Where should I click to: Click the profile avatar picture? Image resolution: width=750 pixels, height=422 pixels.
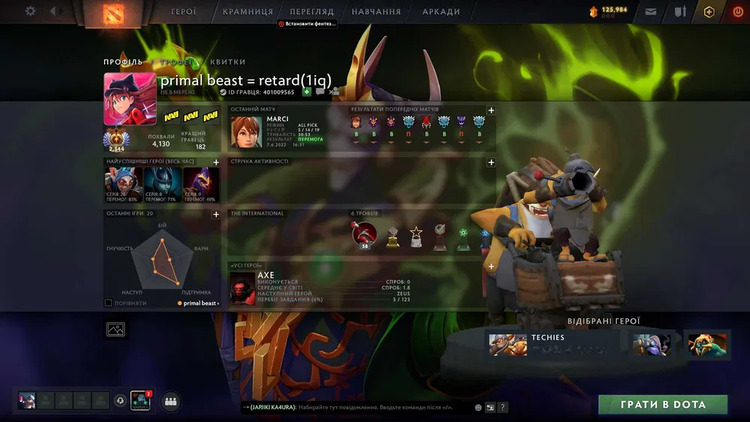(x=129, y=99)
